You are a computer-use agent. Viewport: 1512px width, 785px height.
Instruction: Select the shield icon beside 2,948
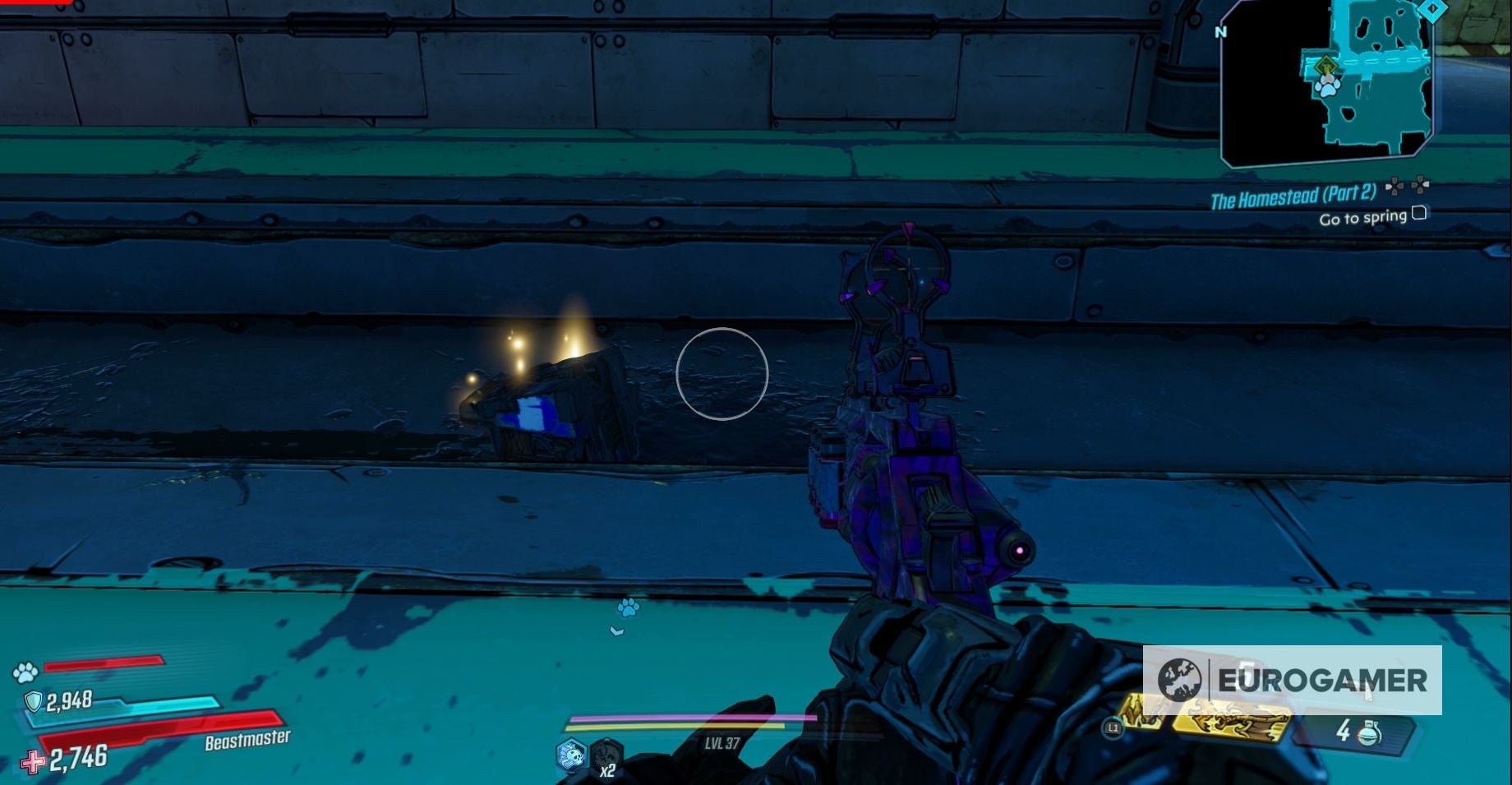tap(33, 701)
